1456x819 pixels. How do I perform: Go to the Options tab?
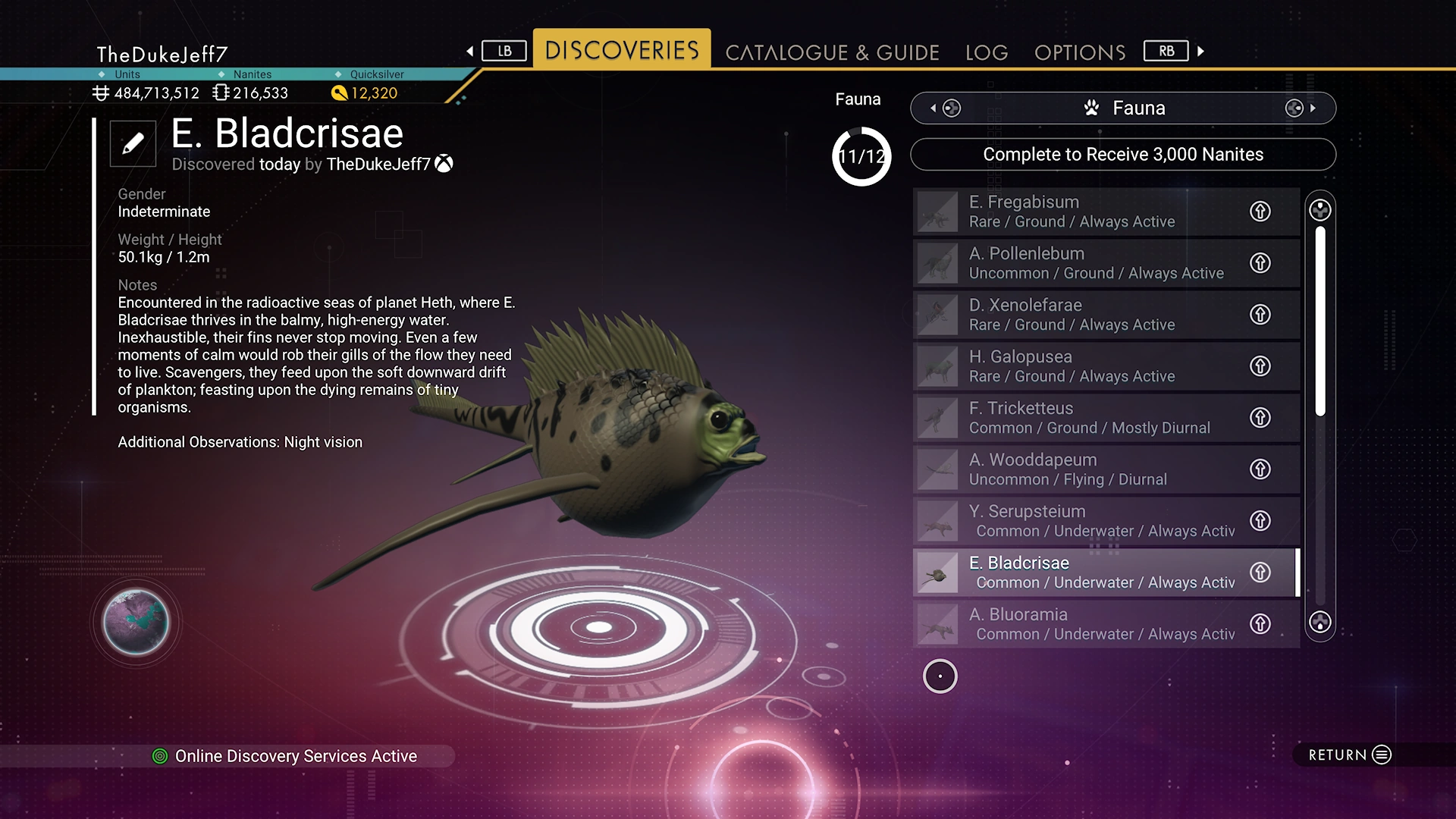[1080, 52]
